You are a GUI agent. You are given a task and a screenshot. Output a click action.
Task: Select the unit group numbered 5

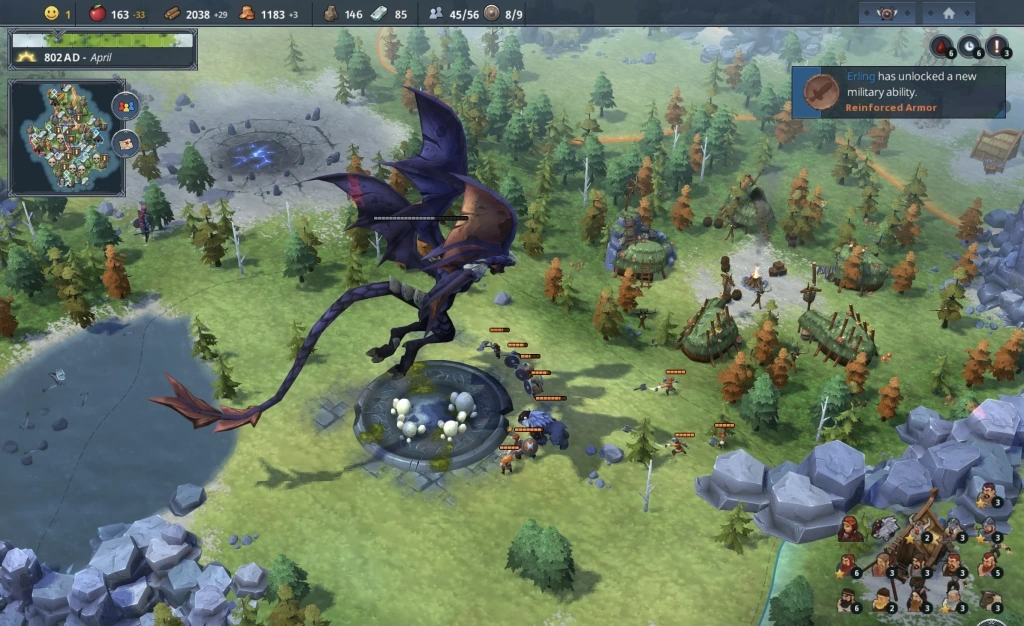click(988, 564)
